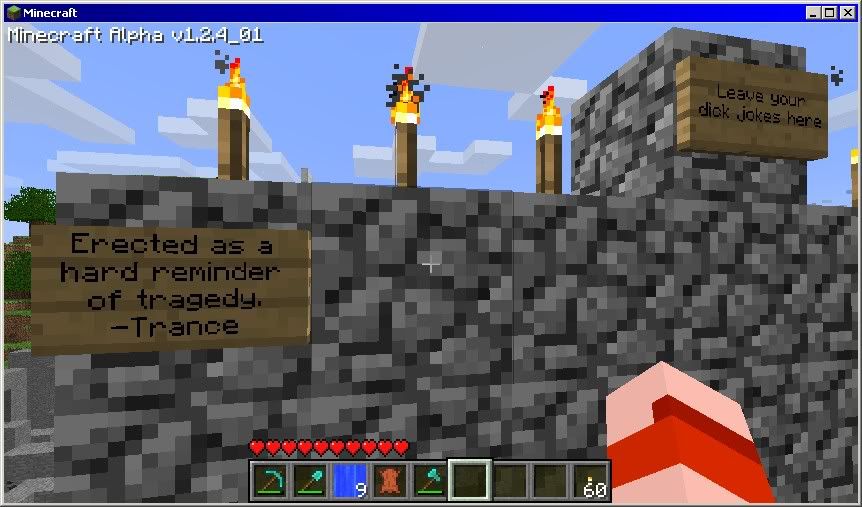Image resolution: width=862 pixels, height=507 pixels.
Task: Close the Minecraft window
Action: click(x=846, y=12)
